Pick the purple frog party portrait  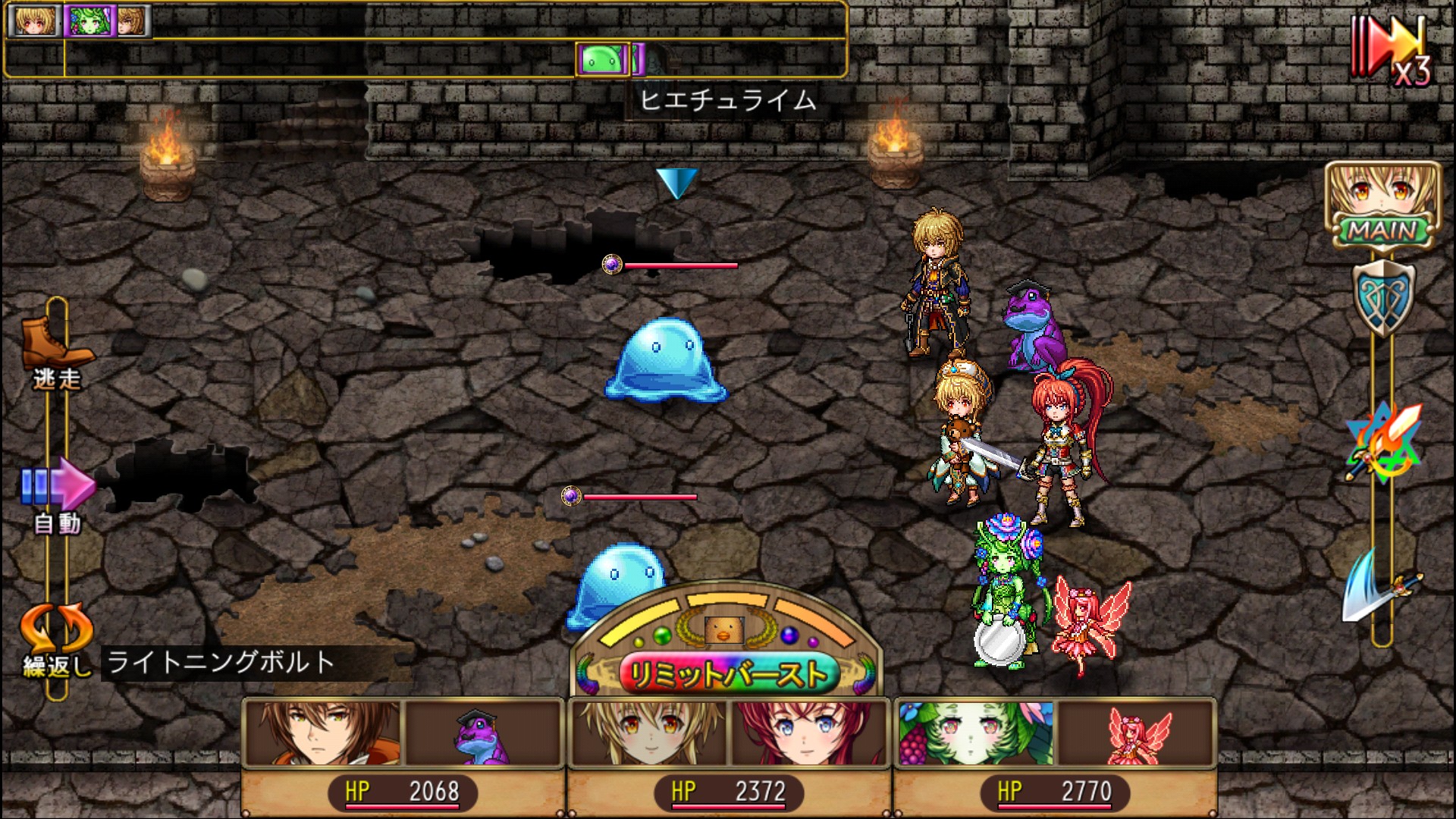484,733
